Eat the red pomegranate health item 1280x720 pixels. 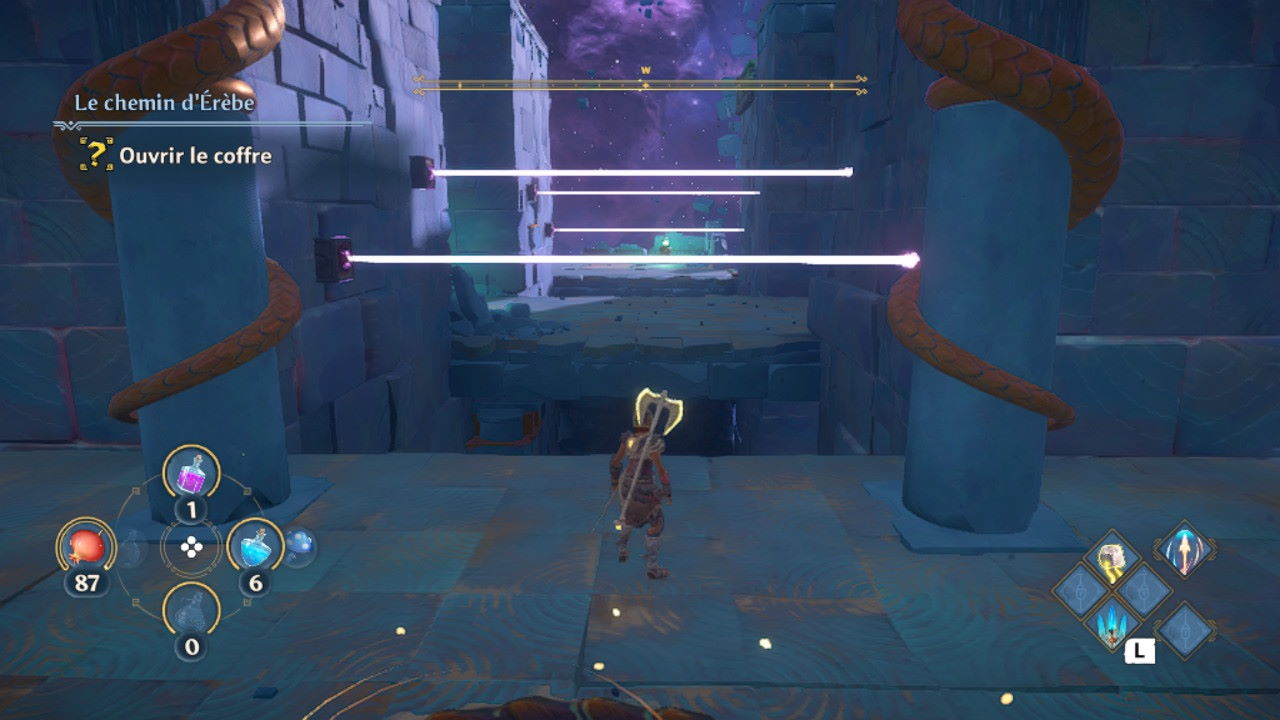(x=87, y=546)
